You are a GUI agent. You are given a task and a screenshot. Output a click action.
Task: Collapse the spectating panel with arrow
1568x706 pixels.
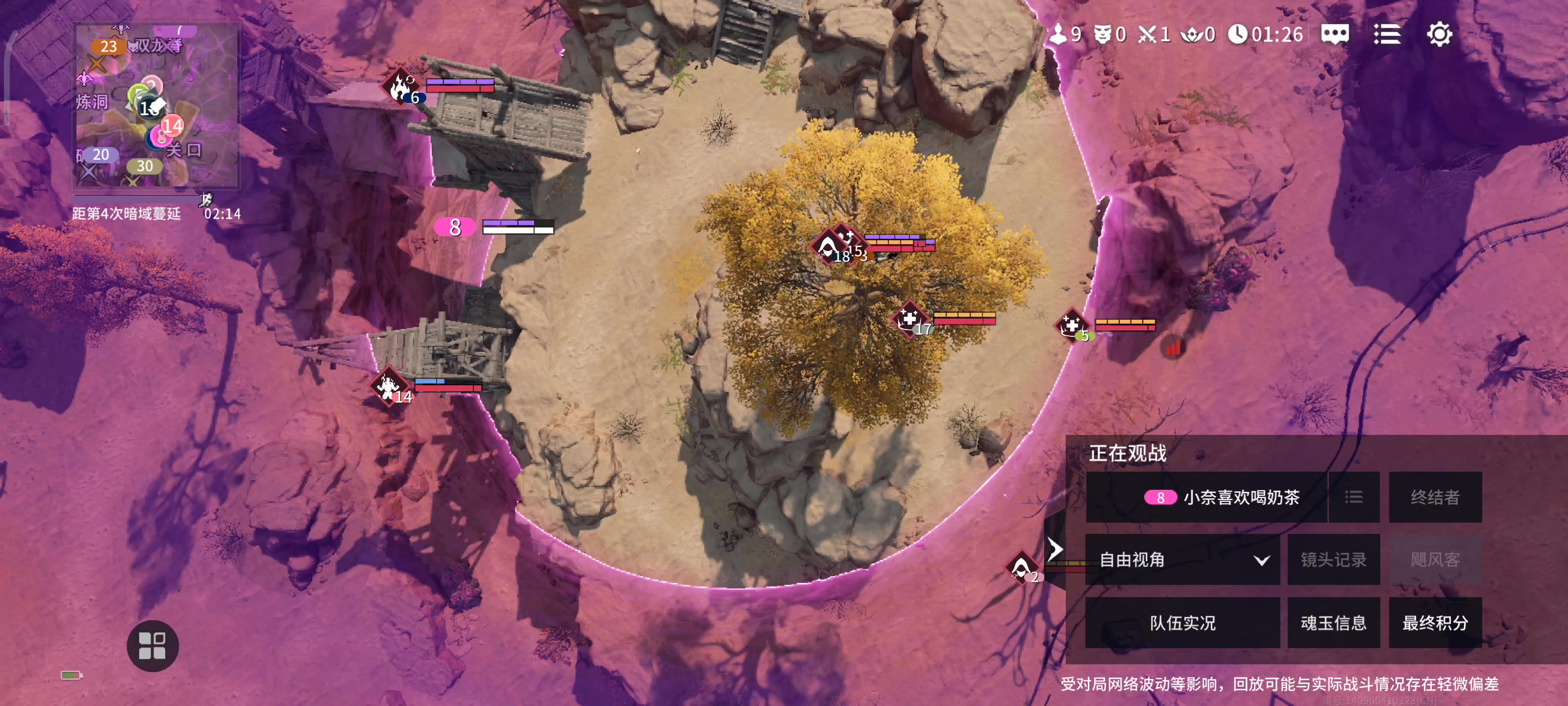1055,549
